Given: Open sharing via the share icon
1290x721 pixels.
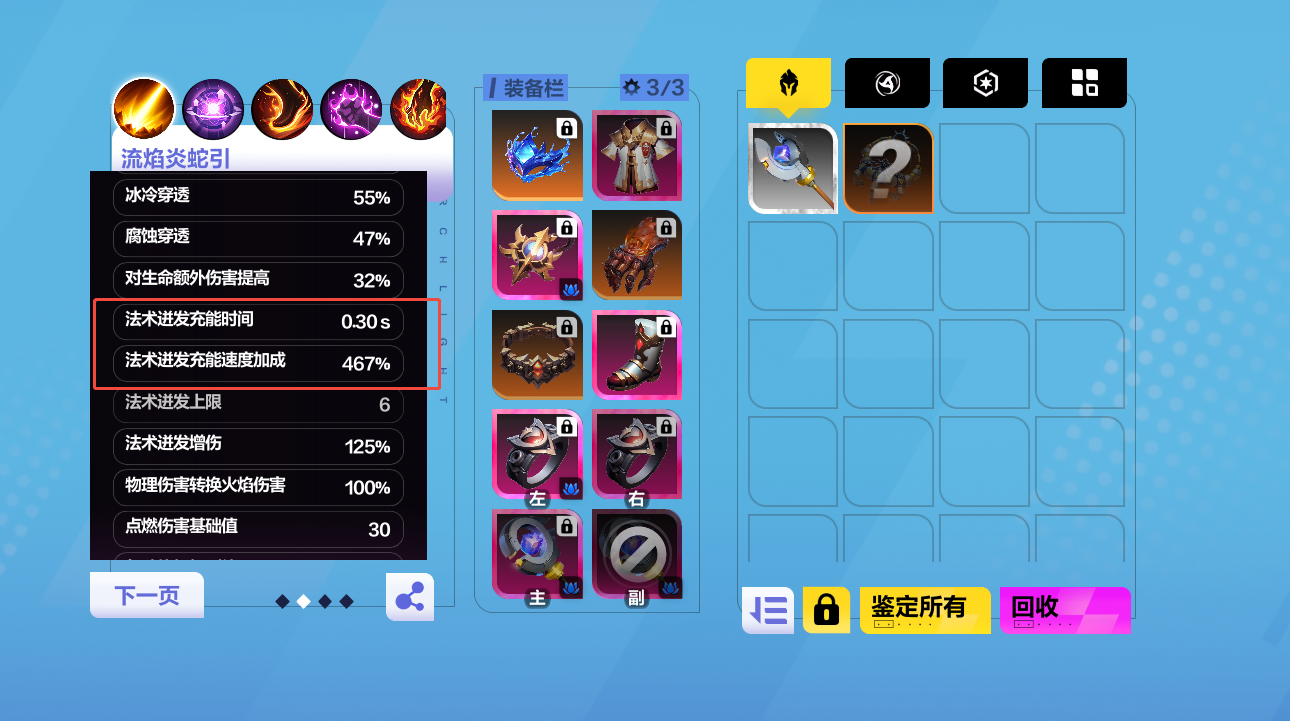Looking at the screenshot, I should click(x=409, y=597).
